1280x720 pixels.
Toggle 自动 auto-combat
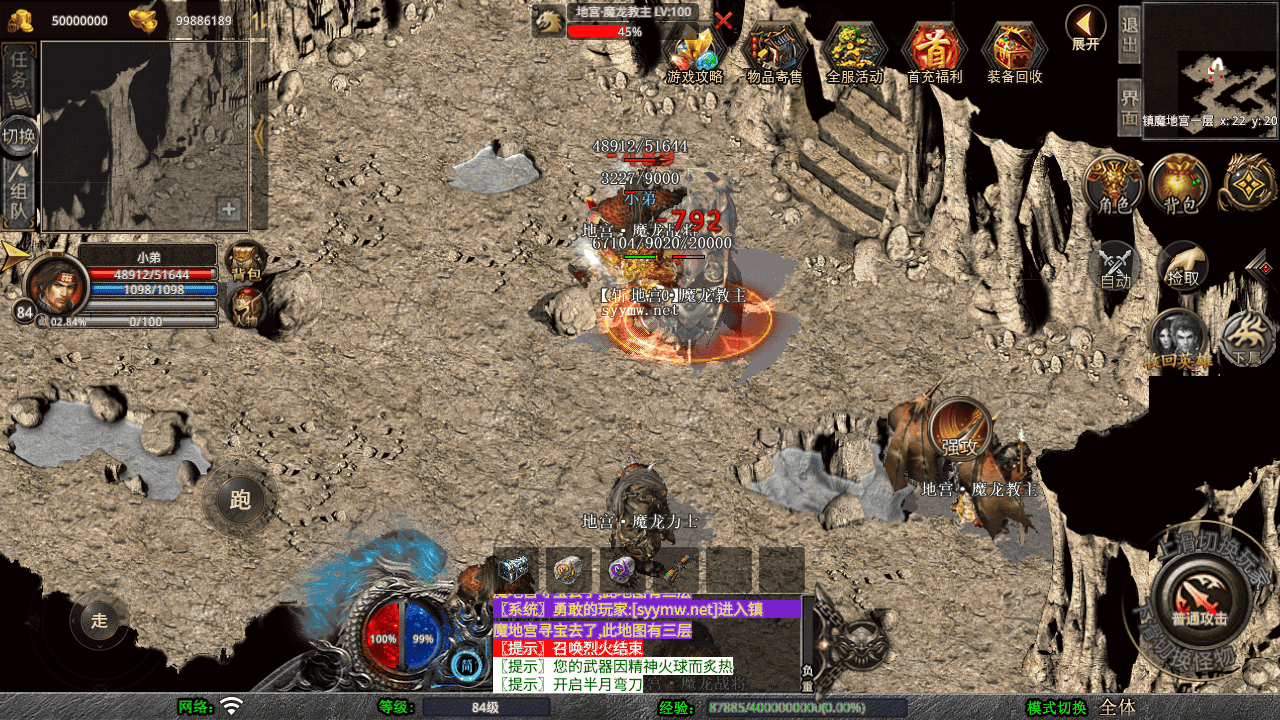(x=1116, y=267)
